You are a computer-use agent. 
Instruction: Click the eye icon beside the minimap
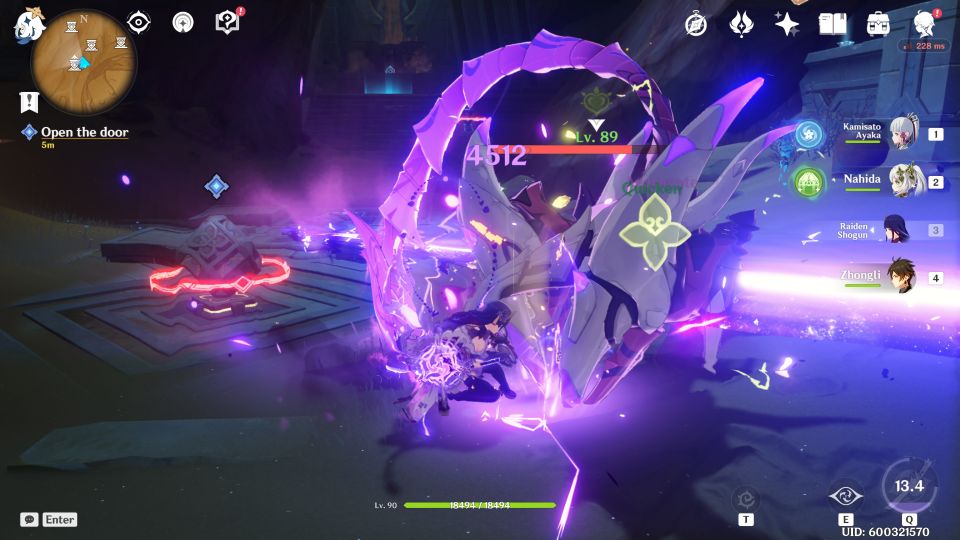coord(139,23)
